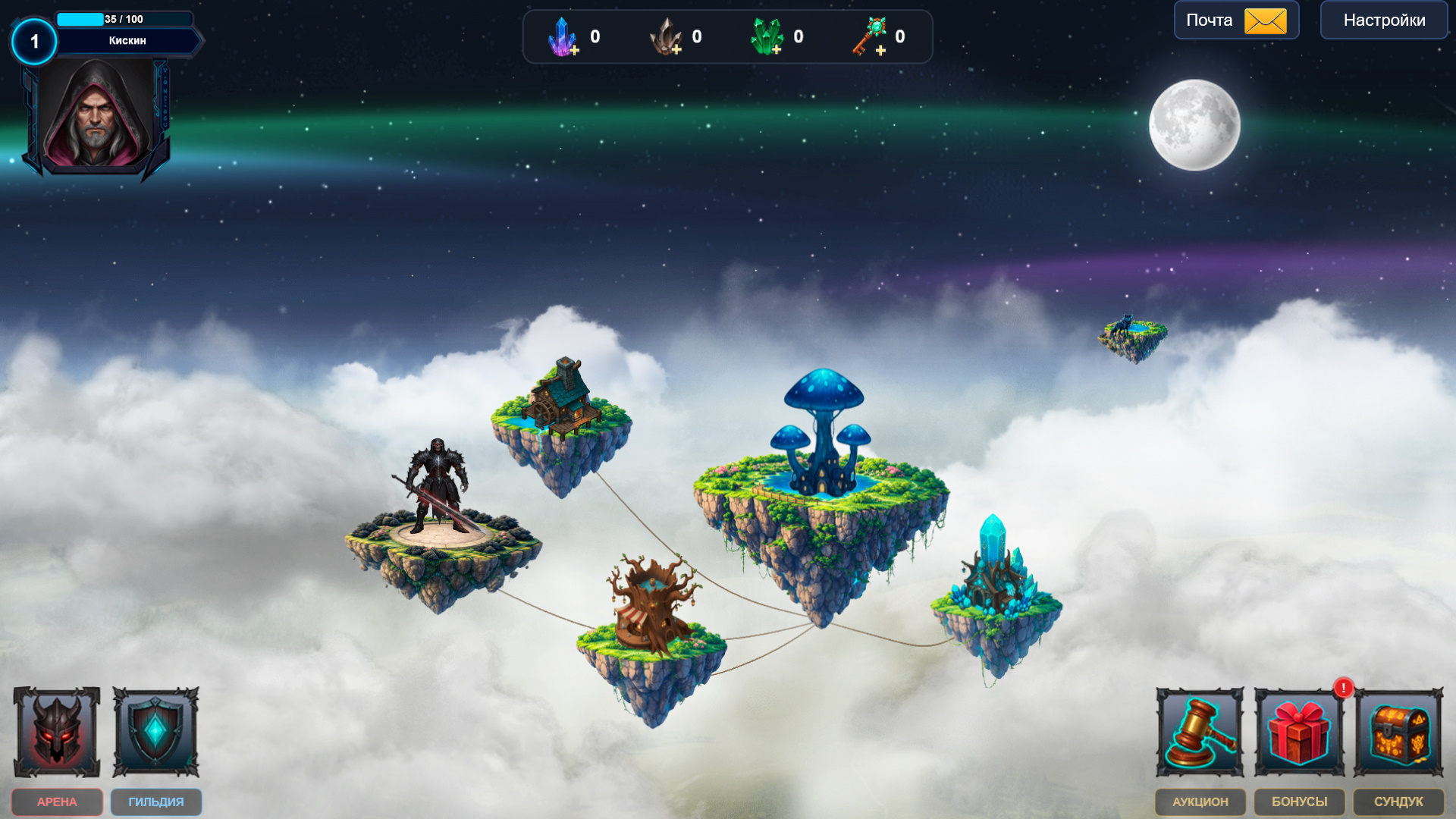This screenshot has width=1456, height=819.
Task: Open the Настройки menu
Action: coord(1383,20)
